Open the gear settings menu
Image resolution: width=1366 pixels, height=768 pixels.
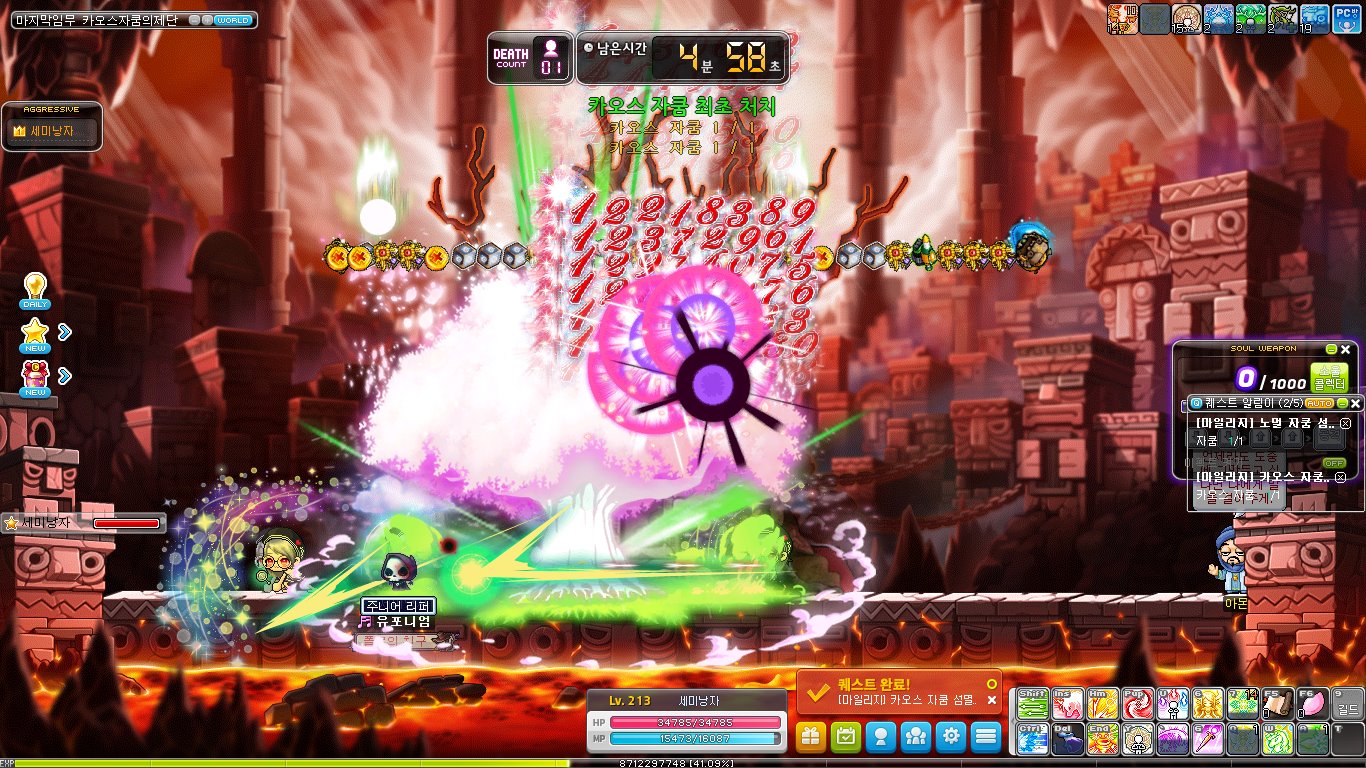click(951, 737)
